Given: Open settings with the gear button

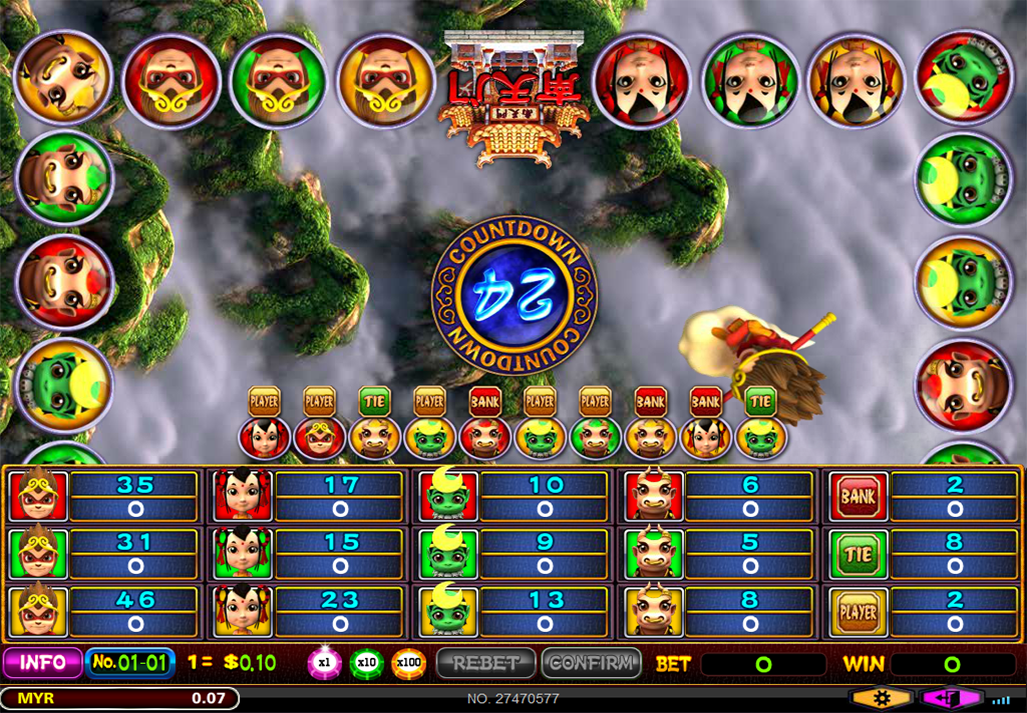Looking at the screenshot, I should coord(880,698).
